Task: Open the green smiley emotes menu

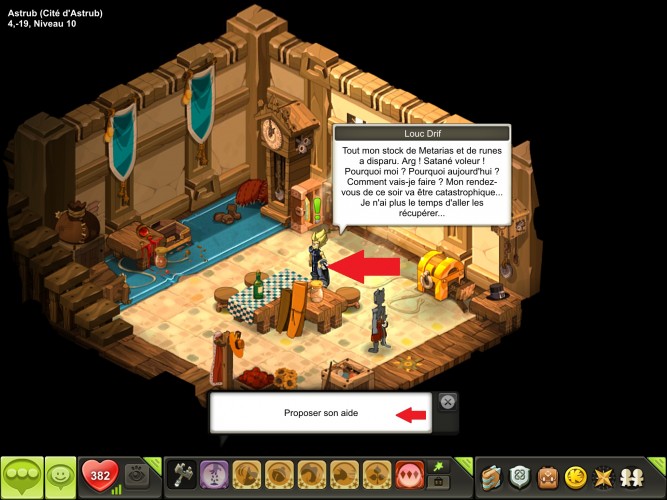Action: 62,476
